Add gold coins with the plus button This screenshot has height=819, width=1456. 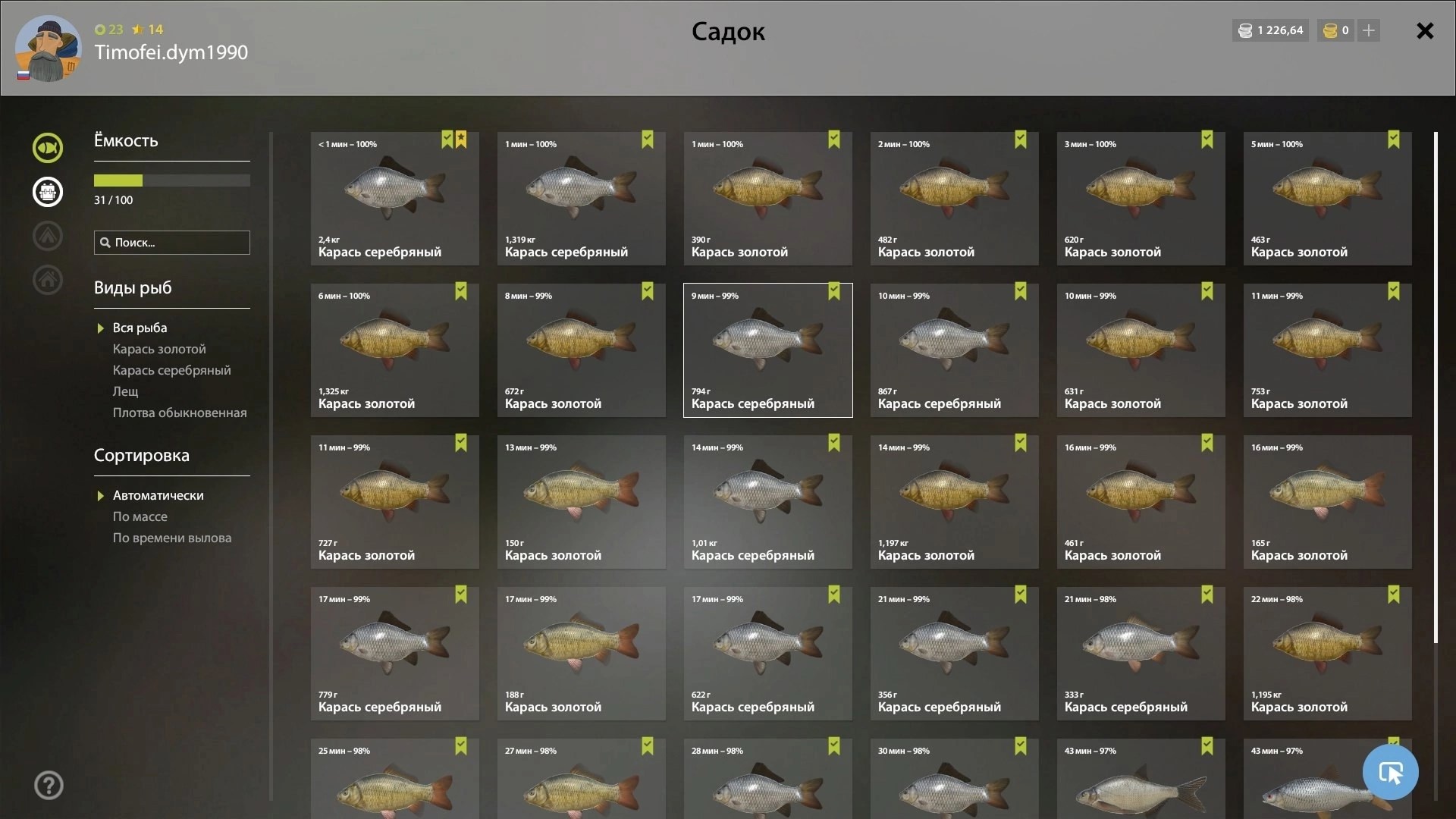(1369, 30)
